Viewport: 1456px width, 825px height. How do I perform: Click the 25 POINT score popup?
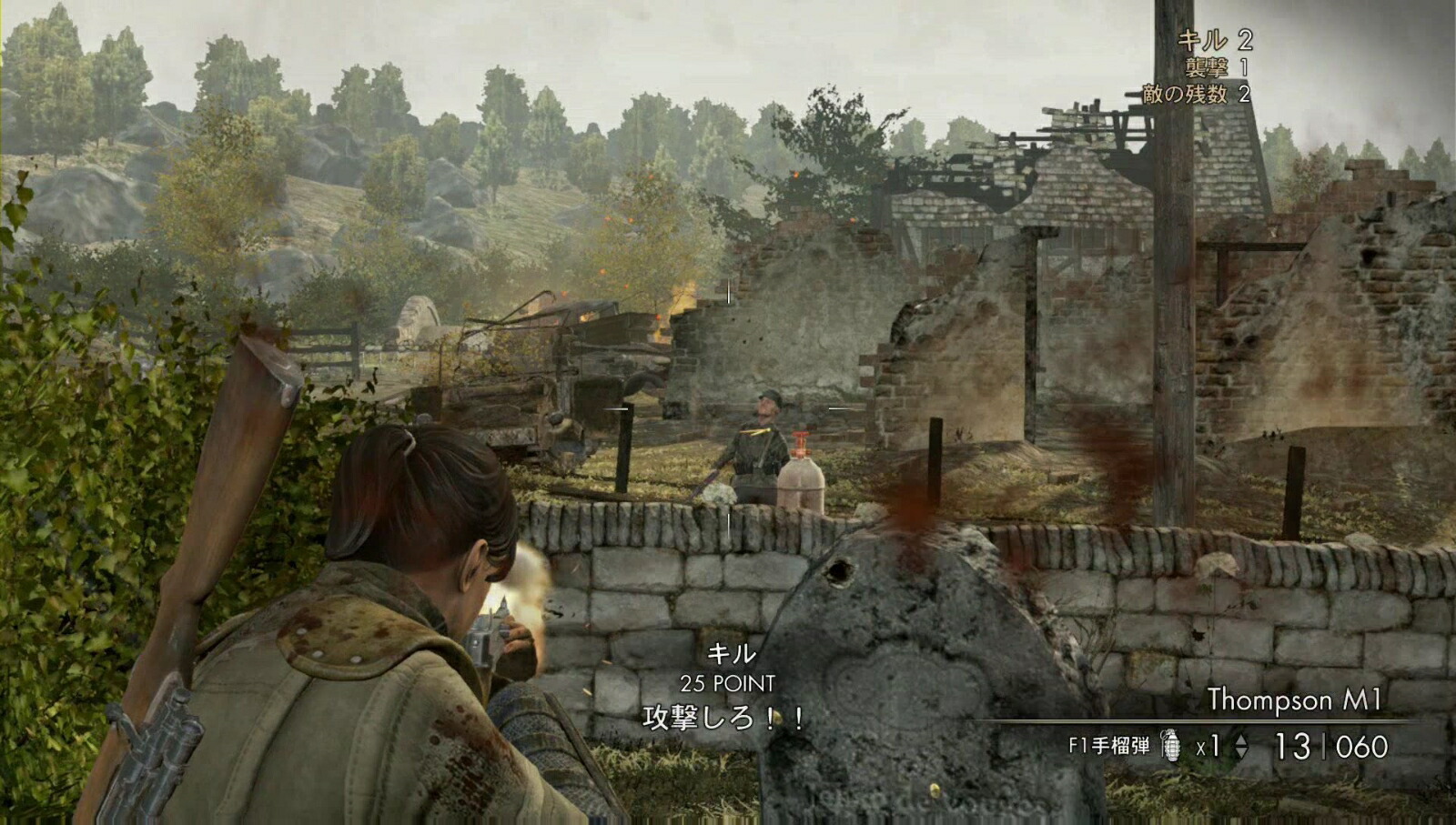point(729,680)
